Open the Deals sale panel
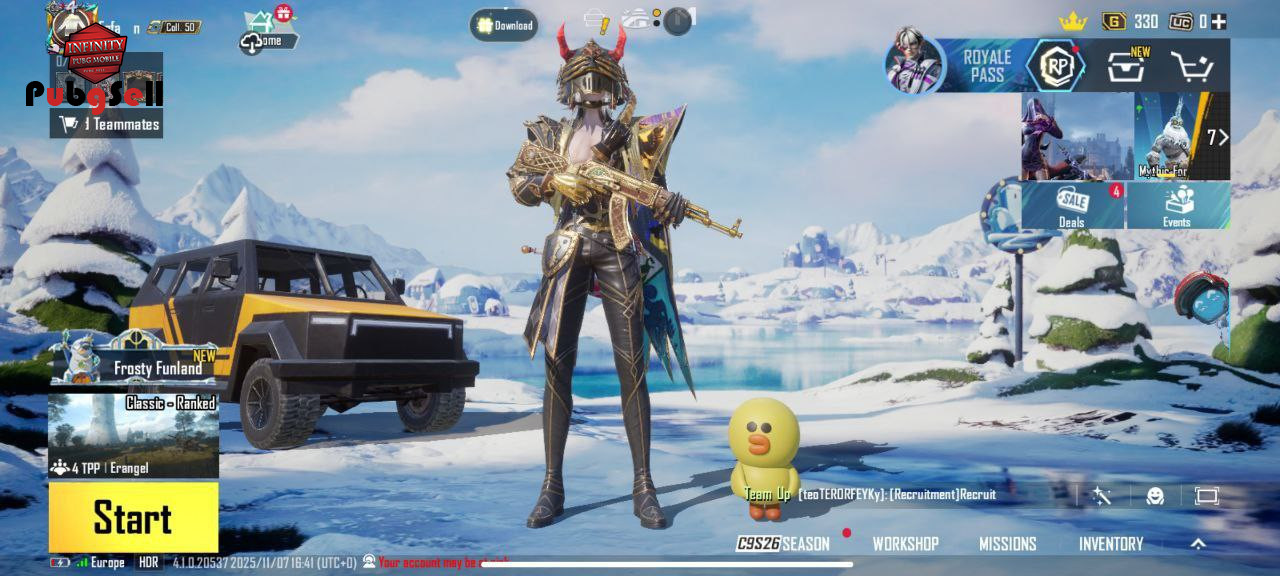1280x576 pixels. click(1073, 205)
